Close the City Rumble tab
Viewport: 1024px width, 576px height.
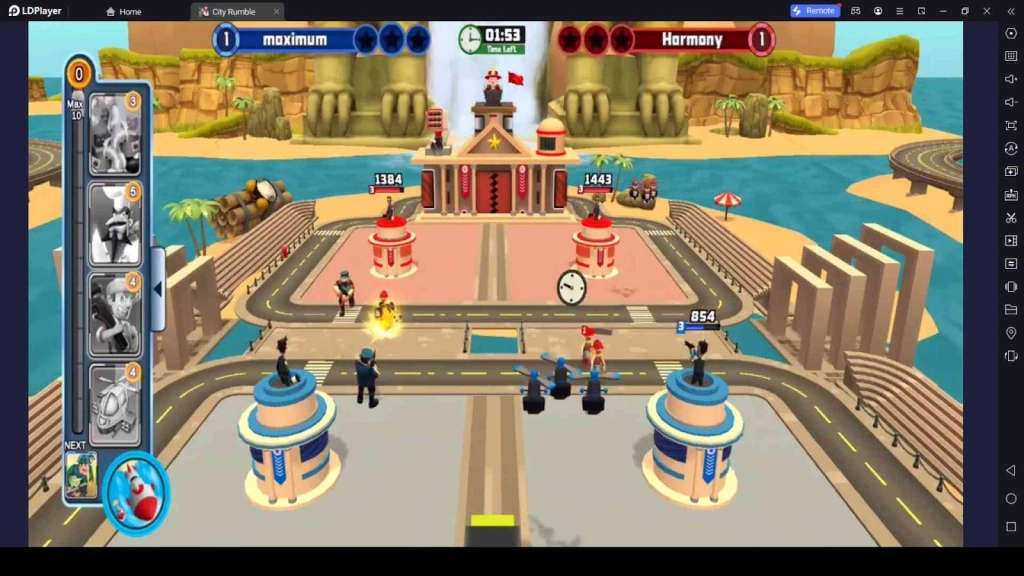click(276, 12)
